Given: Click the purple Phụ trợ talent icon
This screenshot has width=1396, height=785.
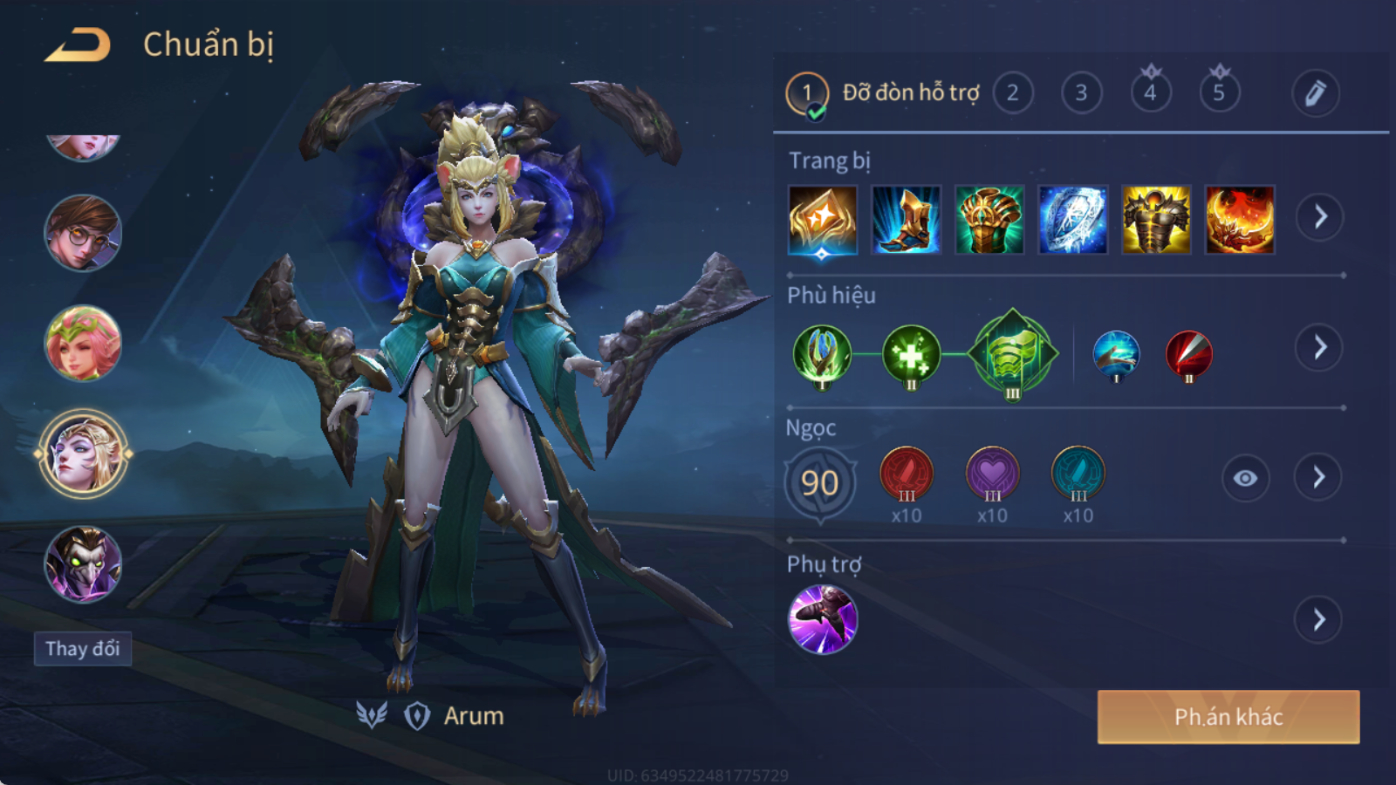Looking at the screenshot, I should (822, 620).
